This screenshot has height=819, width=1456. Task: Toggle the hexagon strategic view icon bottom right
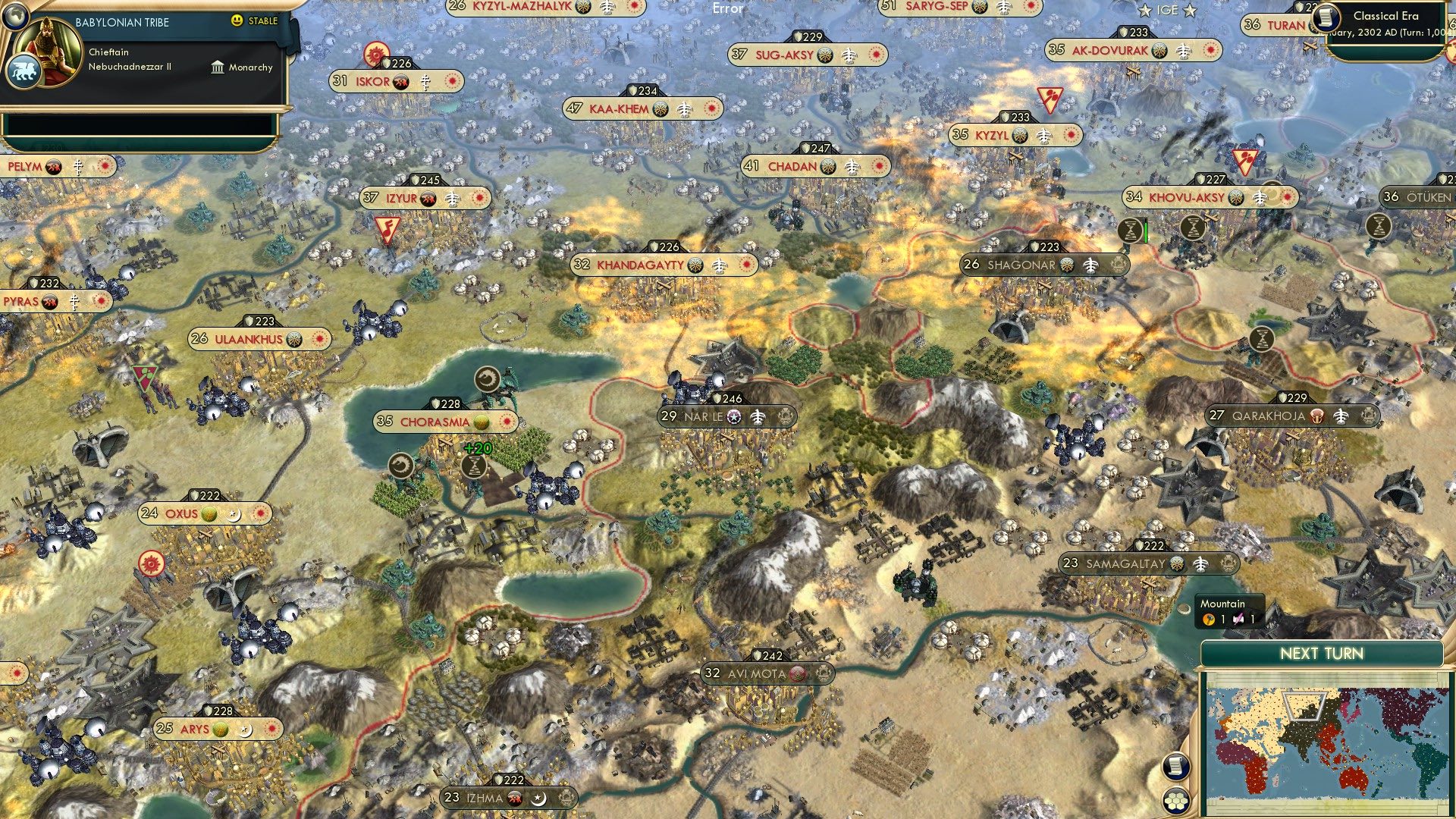(x=1176, y=801)
